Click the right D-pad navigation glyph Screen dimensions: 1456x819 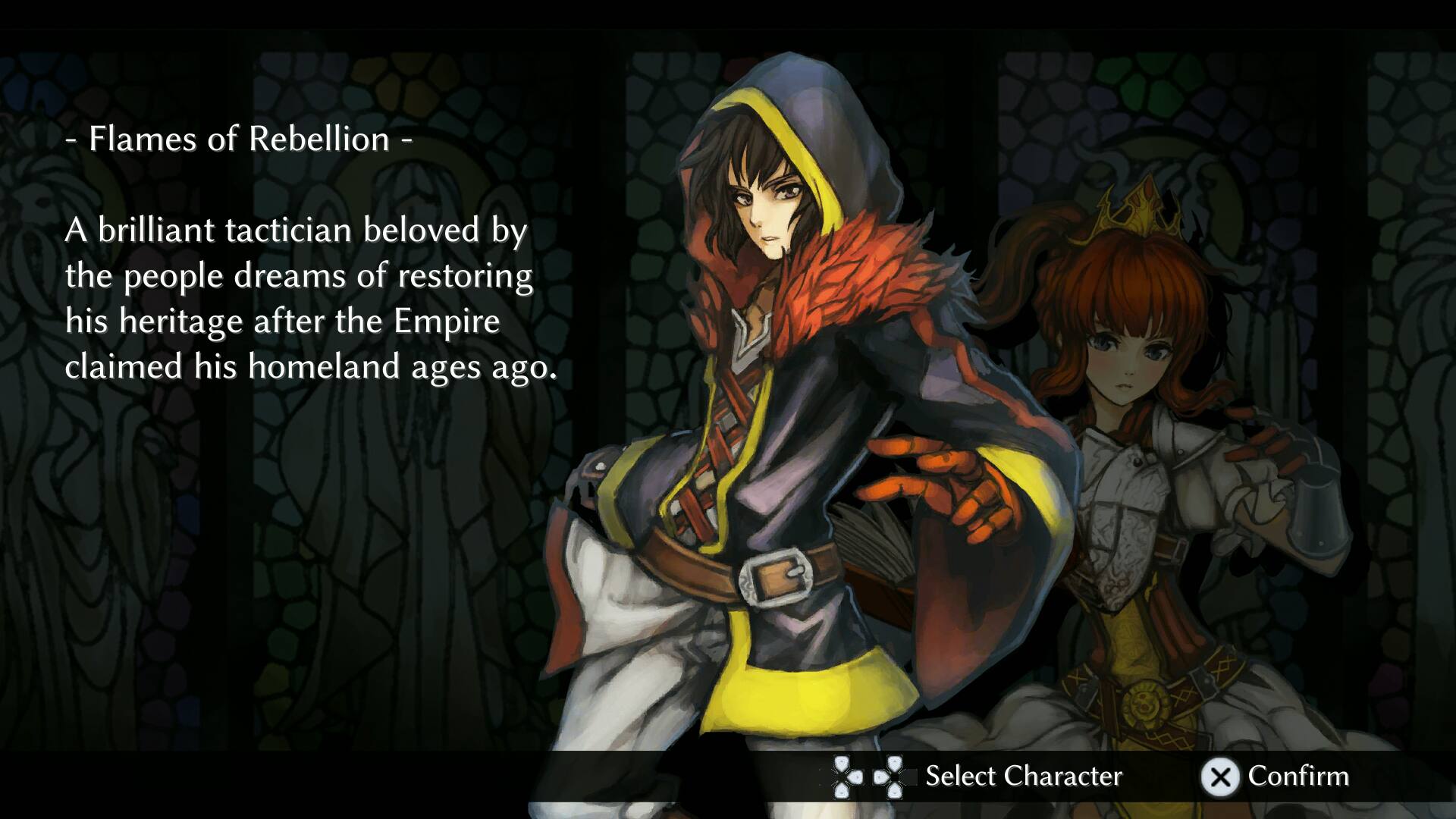[x=895, y=777]
